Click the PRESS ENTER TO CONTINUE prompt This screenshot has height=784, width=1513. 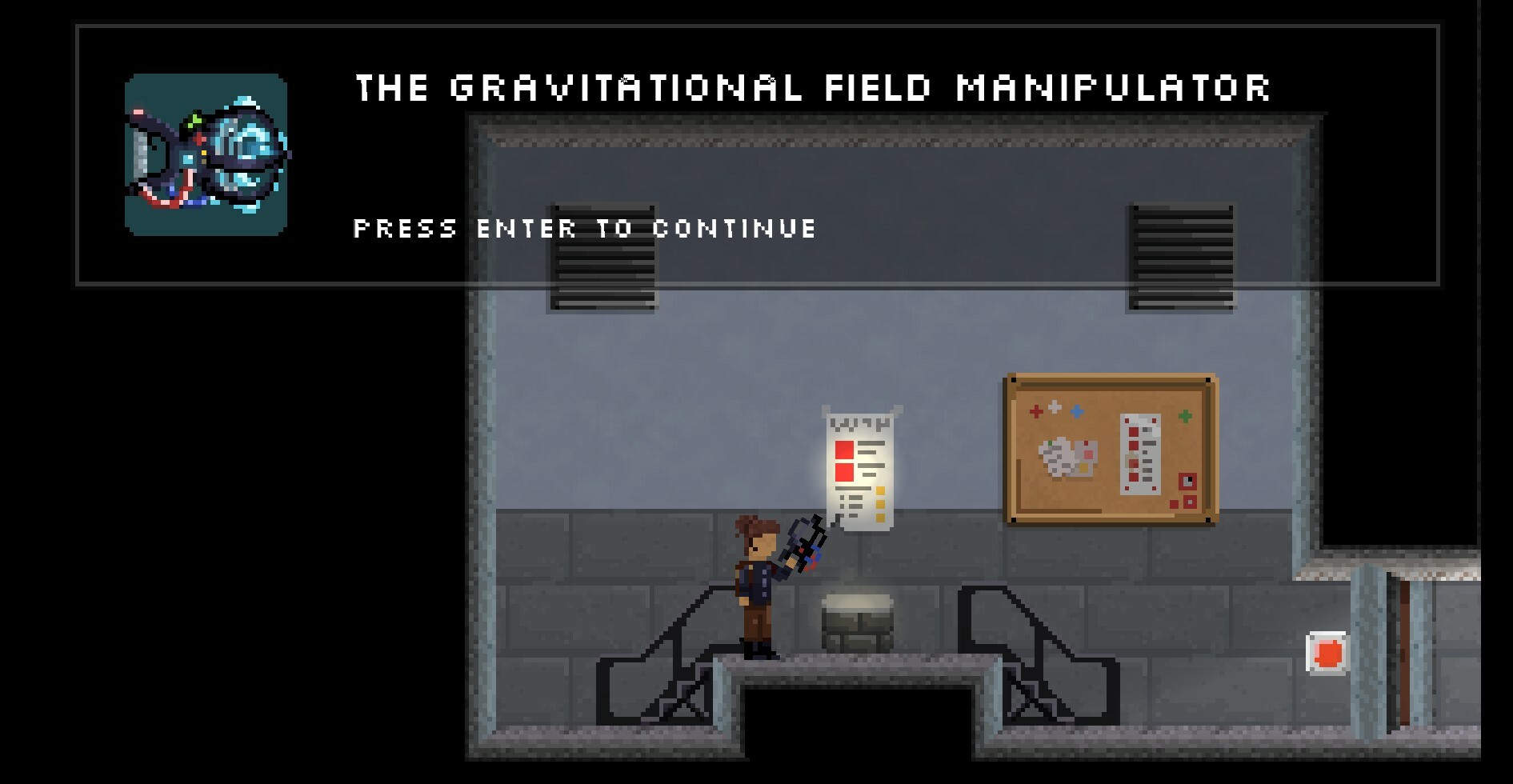(x=584, y=229)
